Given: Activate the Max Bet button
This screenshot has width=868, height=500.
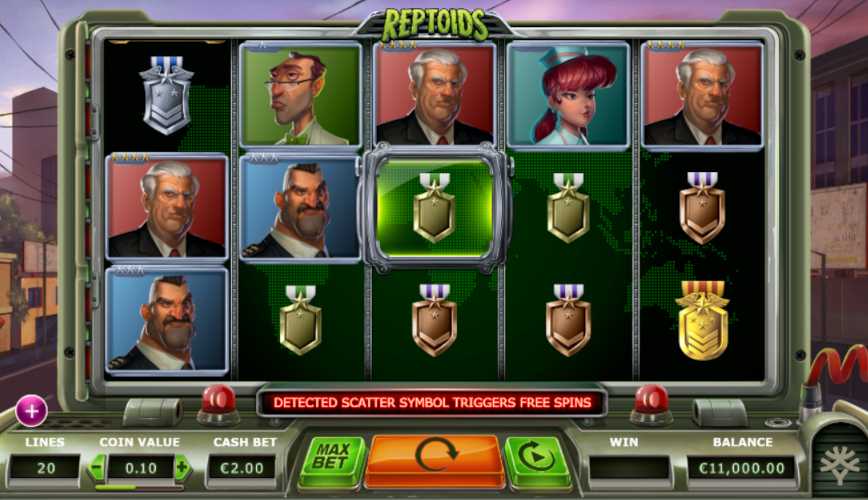Looking at the screenshot, I should pos(331,460).
